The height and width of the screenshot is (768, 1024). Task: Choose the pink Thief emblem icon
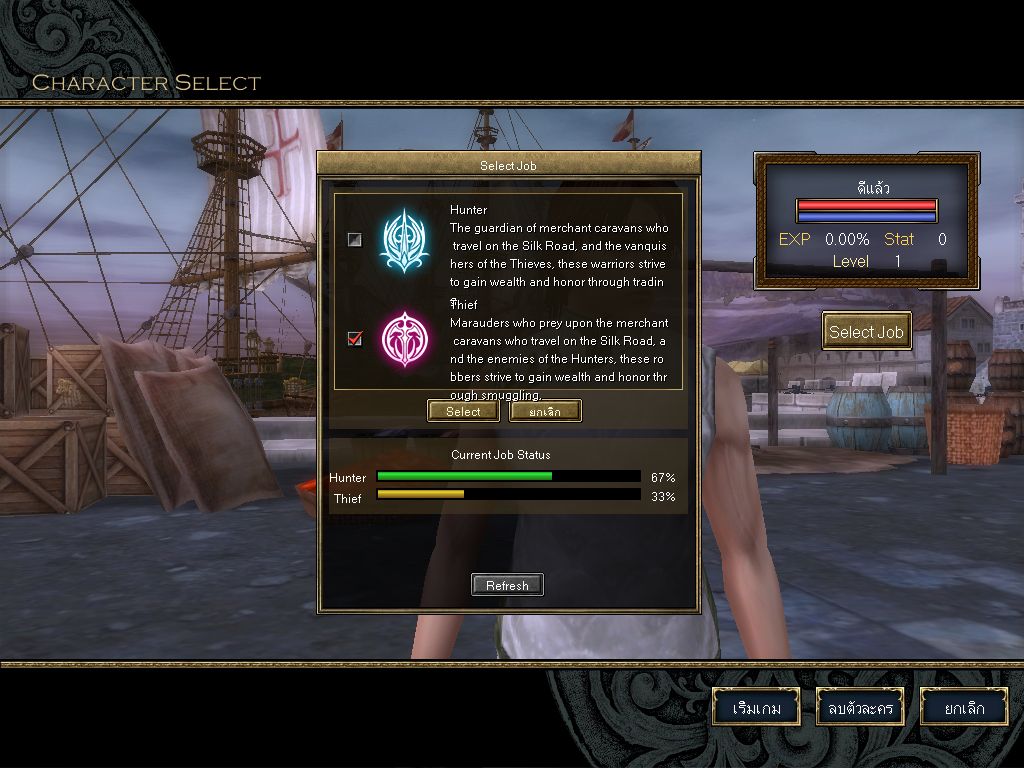tap(404, 339)
